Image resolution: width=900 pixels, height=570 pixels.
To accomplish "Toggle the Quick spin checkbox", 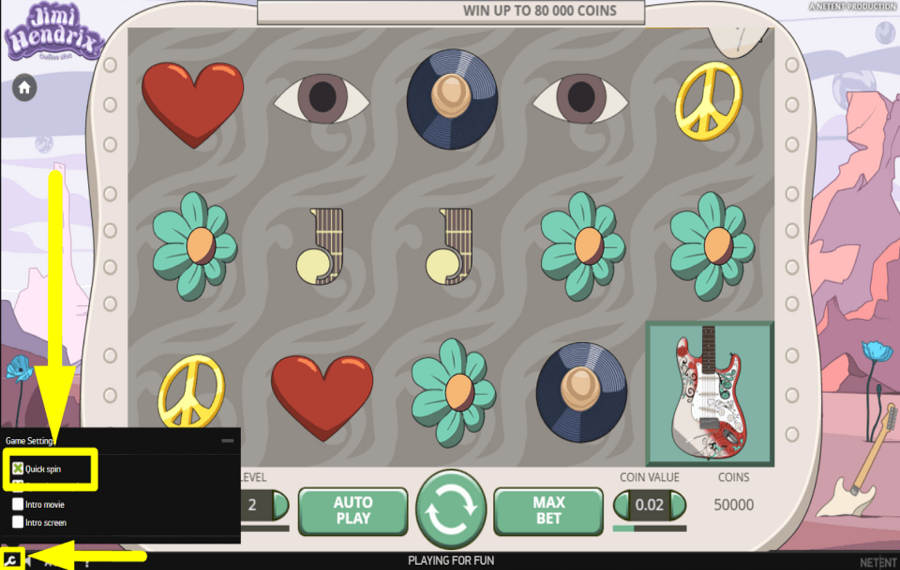I will click(18, 468).
